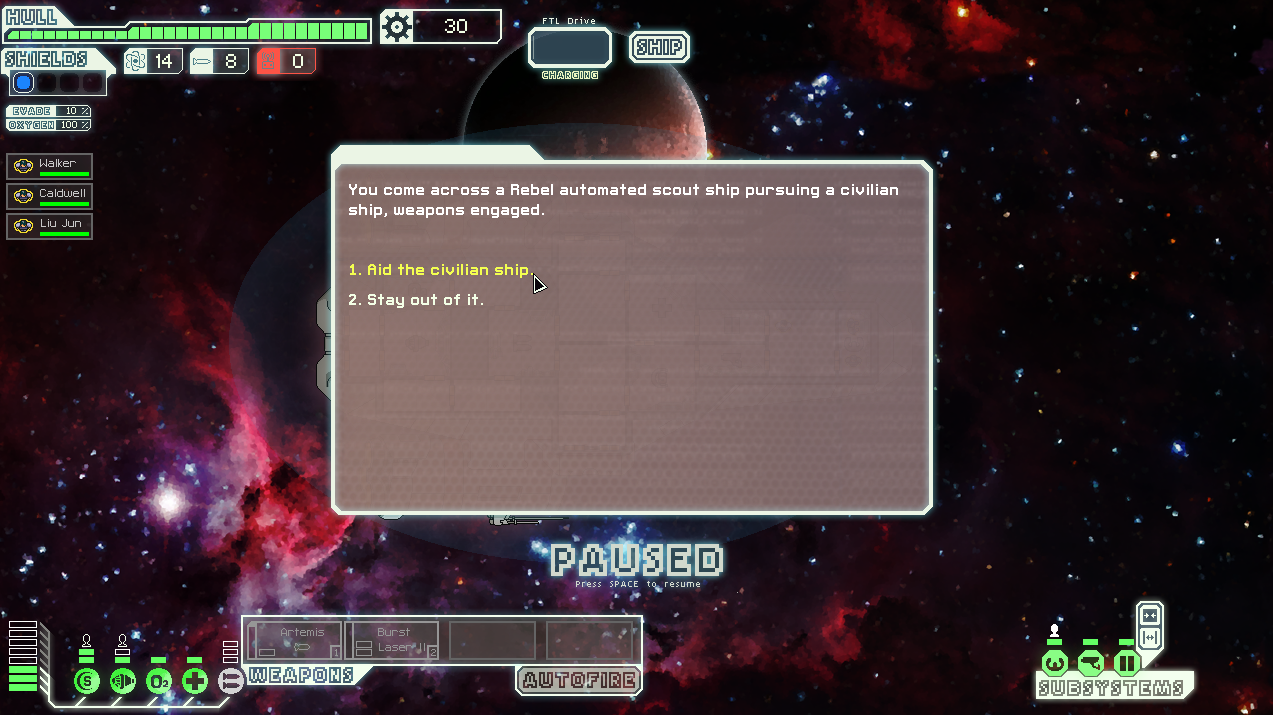The image size is (1273, 715).
Task: Activate the weapons system power icon
Action: (231, 682)
